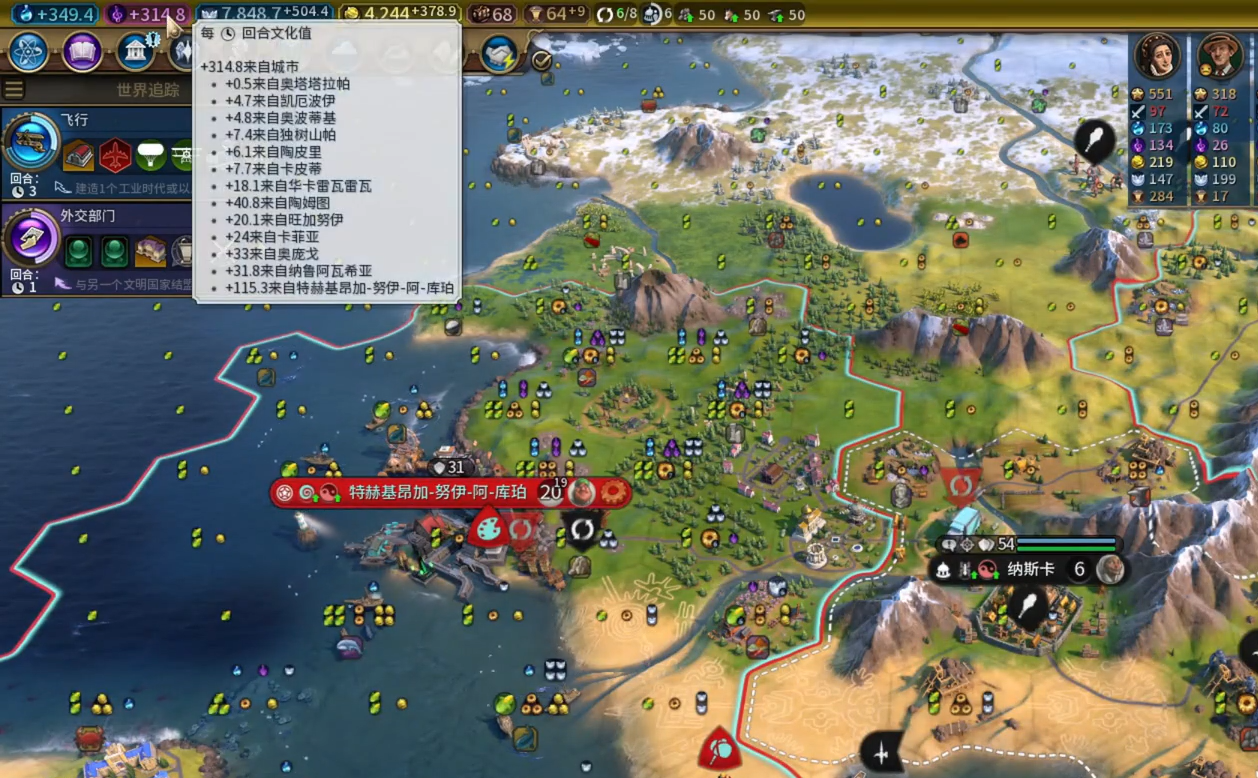
Task: Toggle the world tracker hamburger menu
Action: tap(14, 90)
